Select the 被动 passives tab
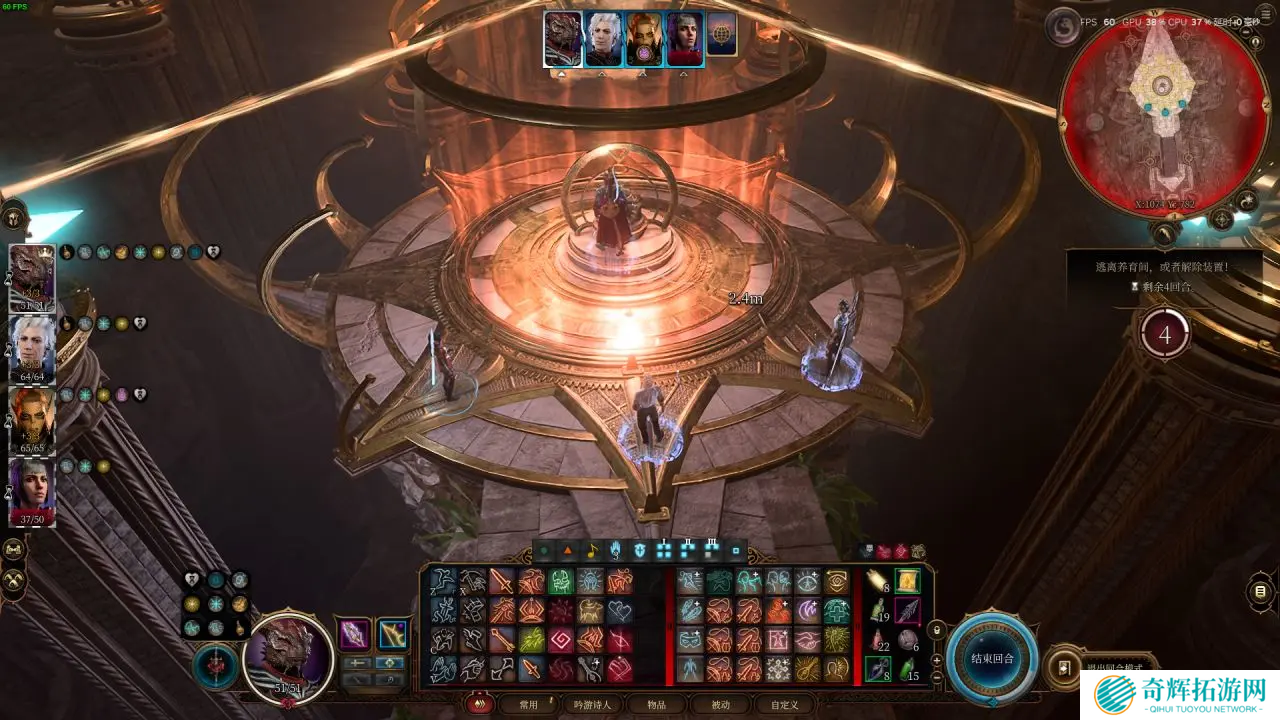This screenshot has width=1280, height=720. coord(720,704)
